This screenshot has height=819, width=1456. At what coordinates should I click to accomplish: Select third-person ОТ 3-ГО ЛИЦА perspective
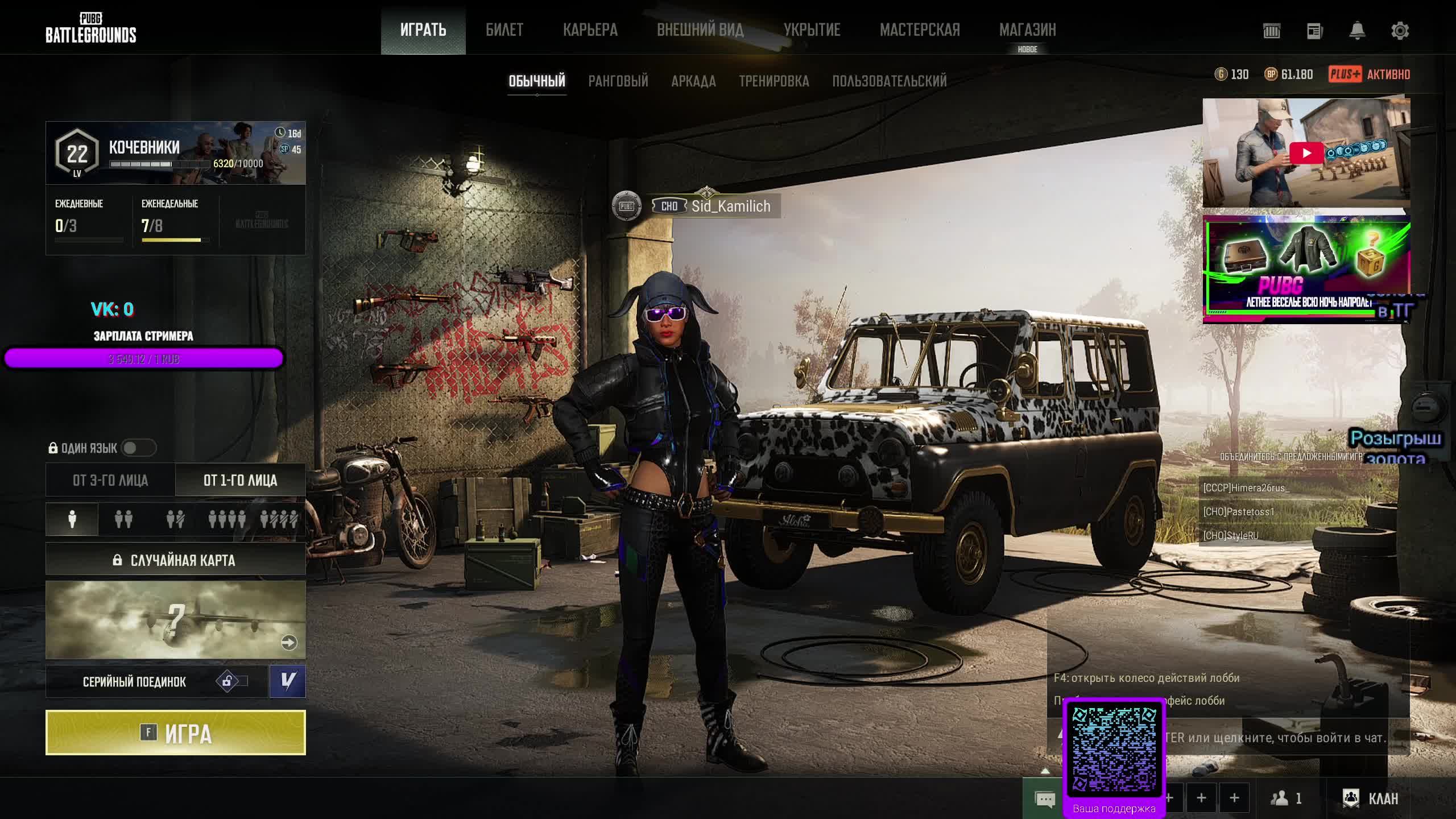pos(110,481)
